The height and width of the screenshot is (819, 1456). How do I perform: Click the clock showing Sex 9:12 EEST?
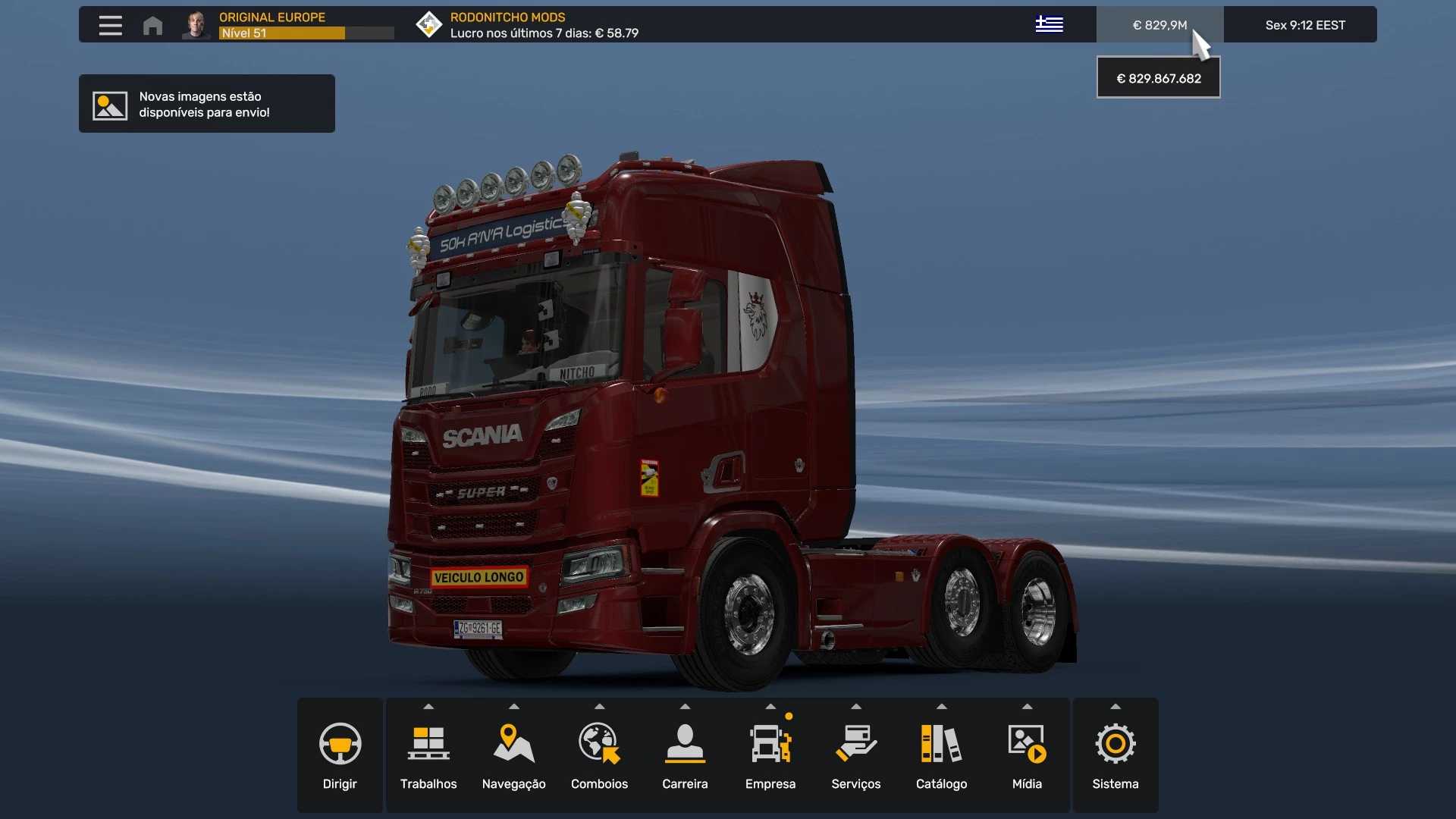click(x=1304, y=25)
